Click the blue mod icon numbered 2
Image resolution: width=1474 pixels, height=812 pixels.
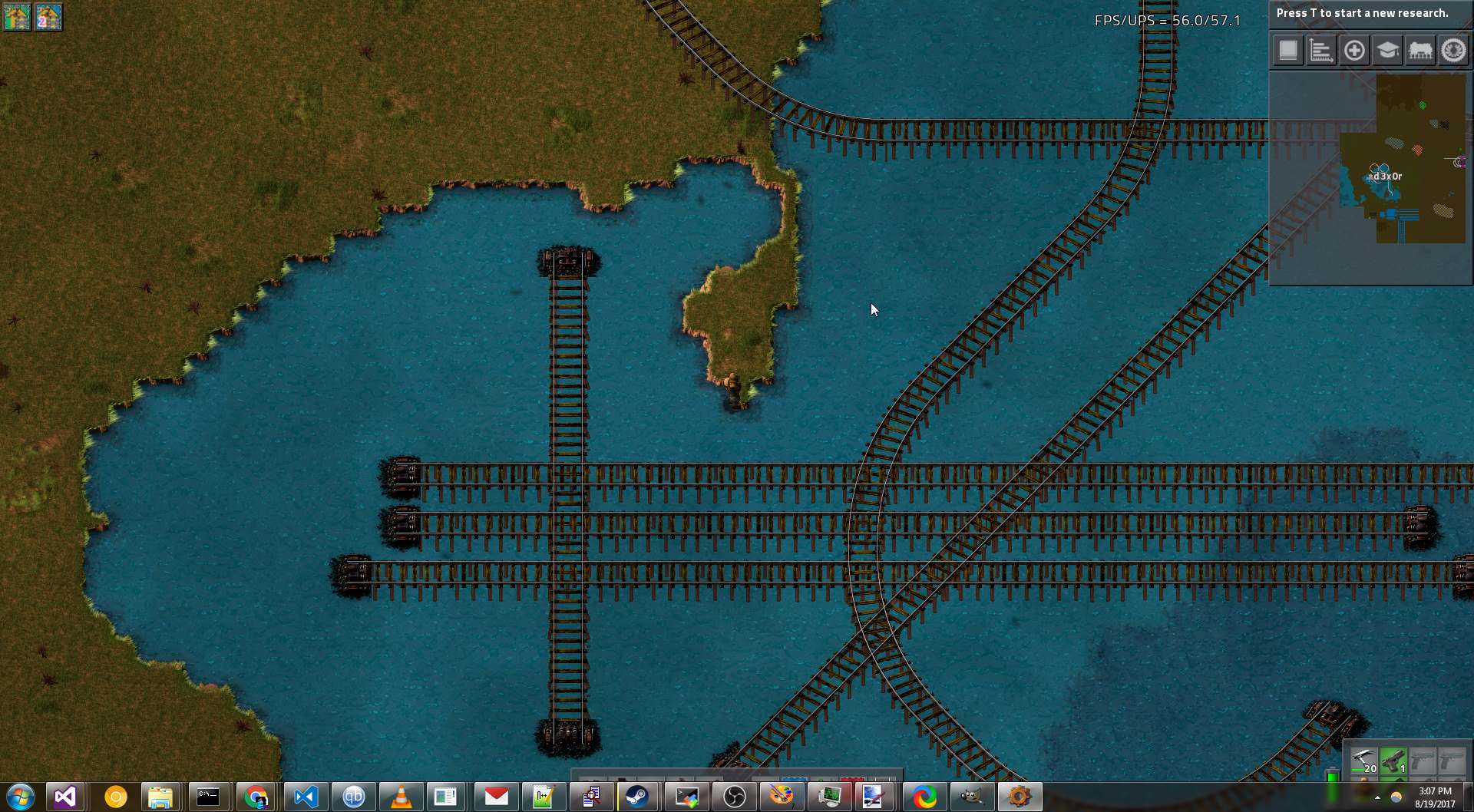[48, 17]
